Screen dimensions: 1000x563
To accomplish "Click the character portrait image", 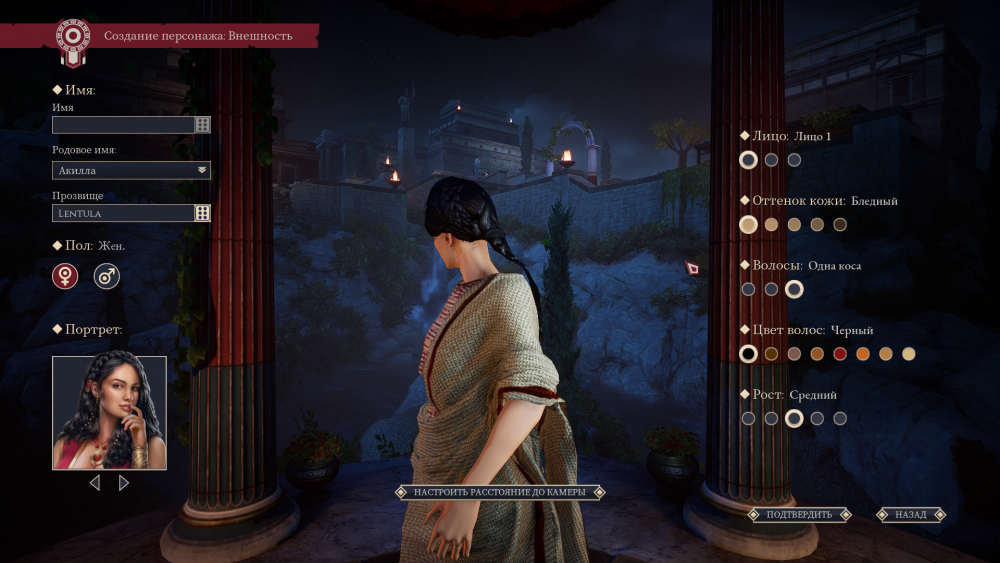I will [x=109, y=413].
